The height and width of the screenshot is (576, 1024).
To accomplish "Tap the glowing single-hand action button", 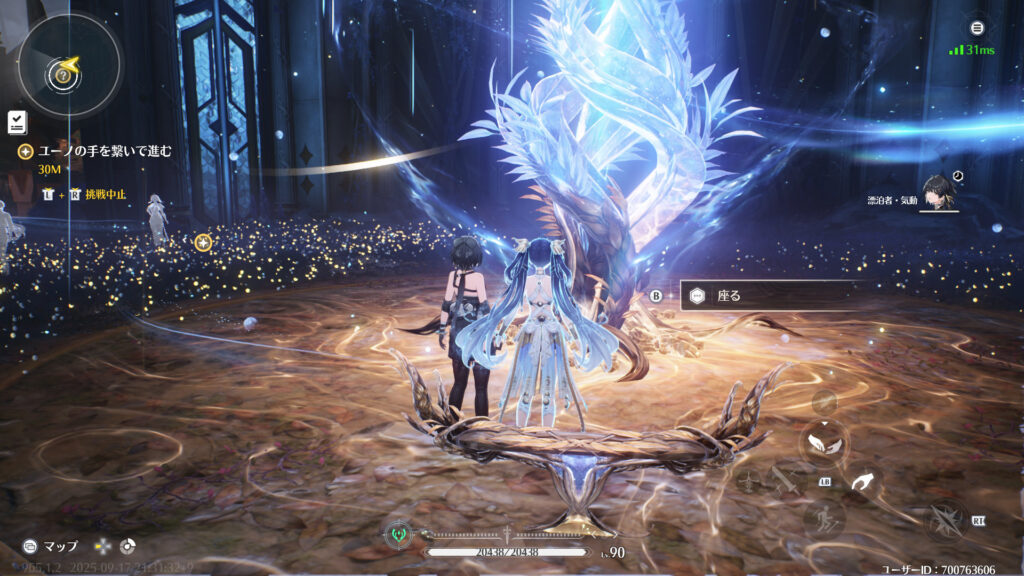I will coord(861,485).
